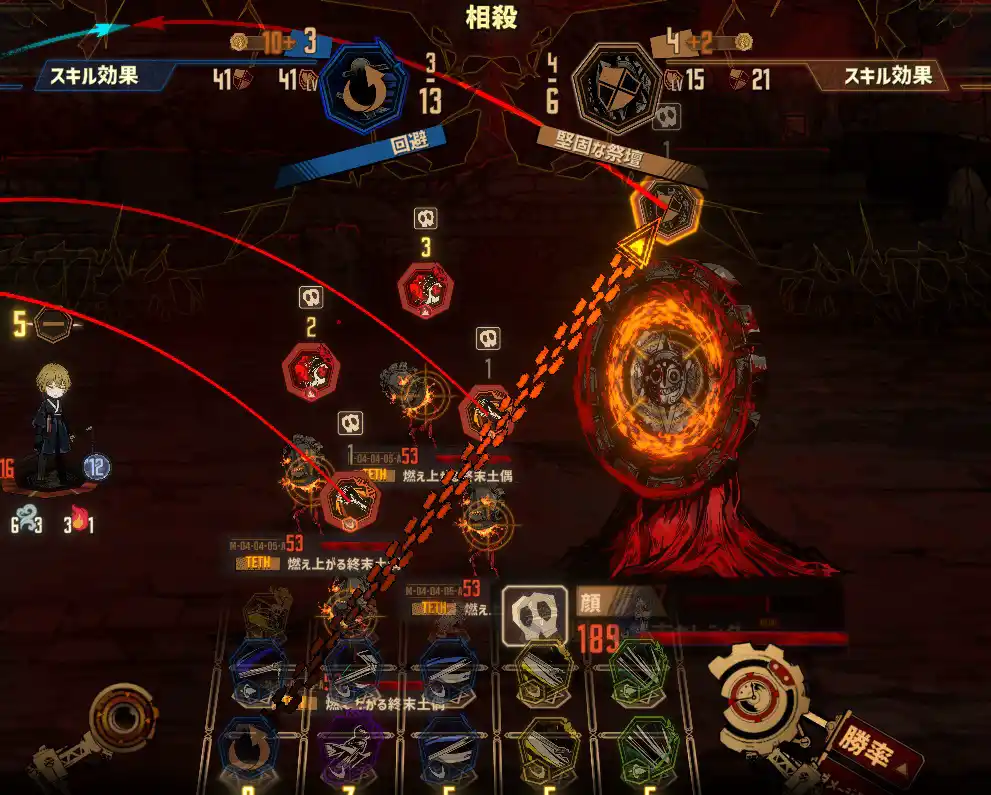
Task: Open the enemy スキル効果 panel
Action: [888, 75]
